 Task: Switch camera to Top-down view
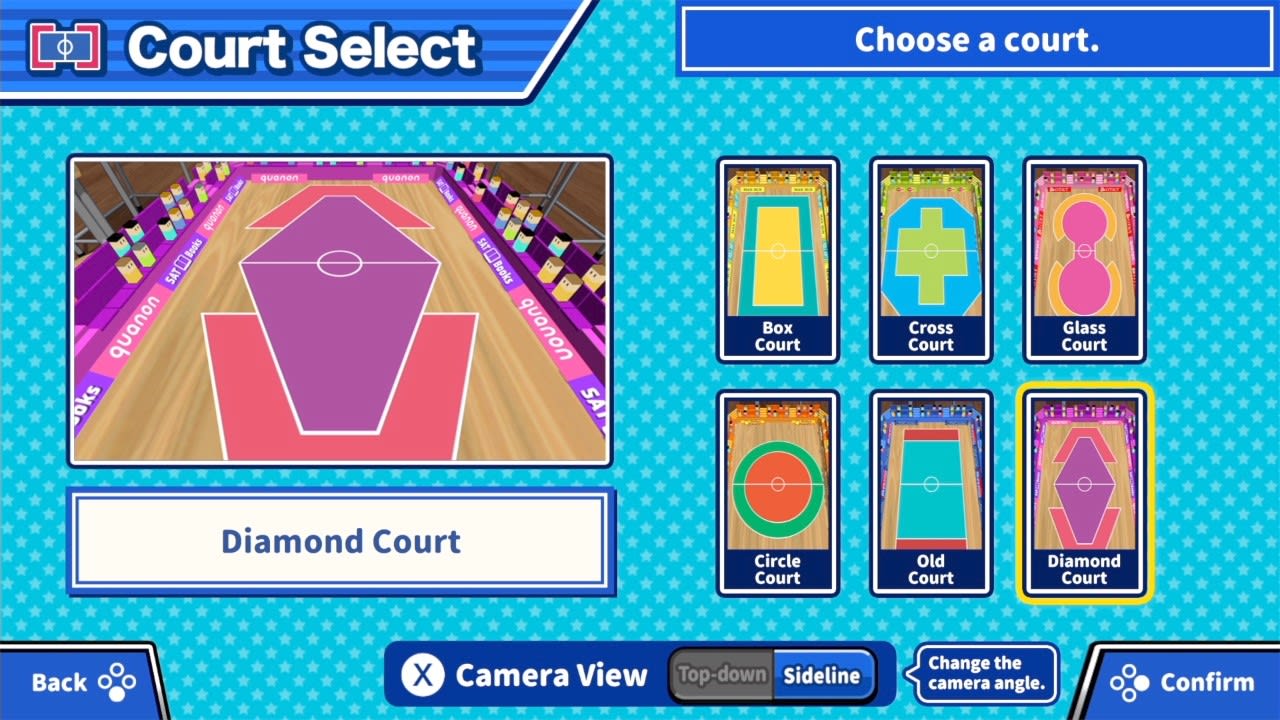(x=722, y=675)
